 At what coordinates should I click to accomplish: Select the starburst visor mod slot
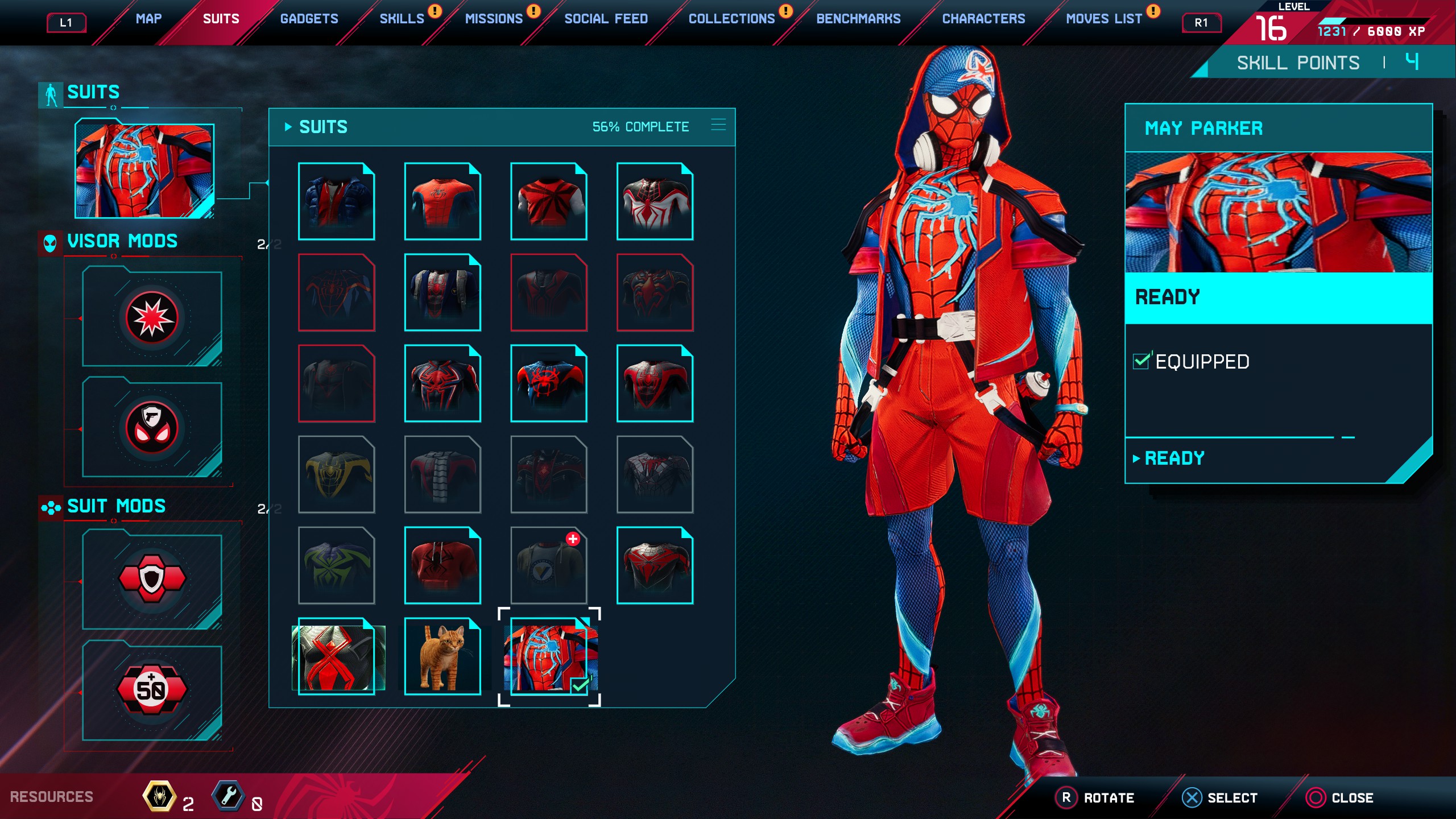152,318
